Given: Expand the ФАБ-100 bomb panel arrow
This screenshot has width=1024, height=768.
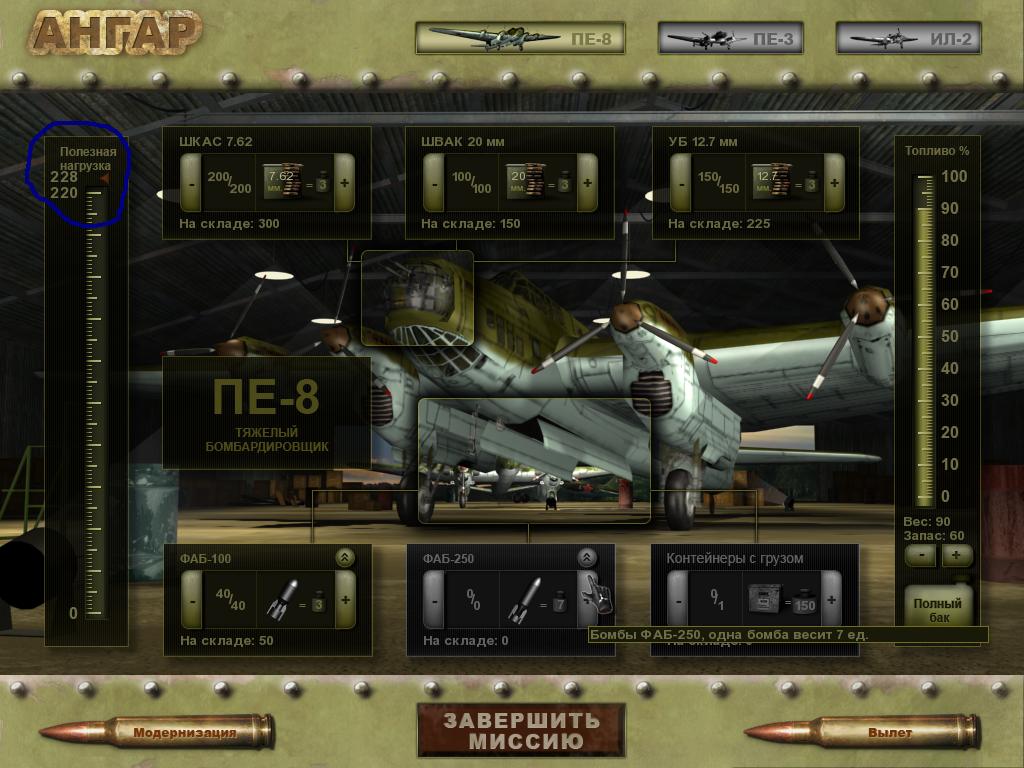Looking at the screenshot, I should pos(345,558).
